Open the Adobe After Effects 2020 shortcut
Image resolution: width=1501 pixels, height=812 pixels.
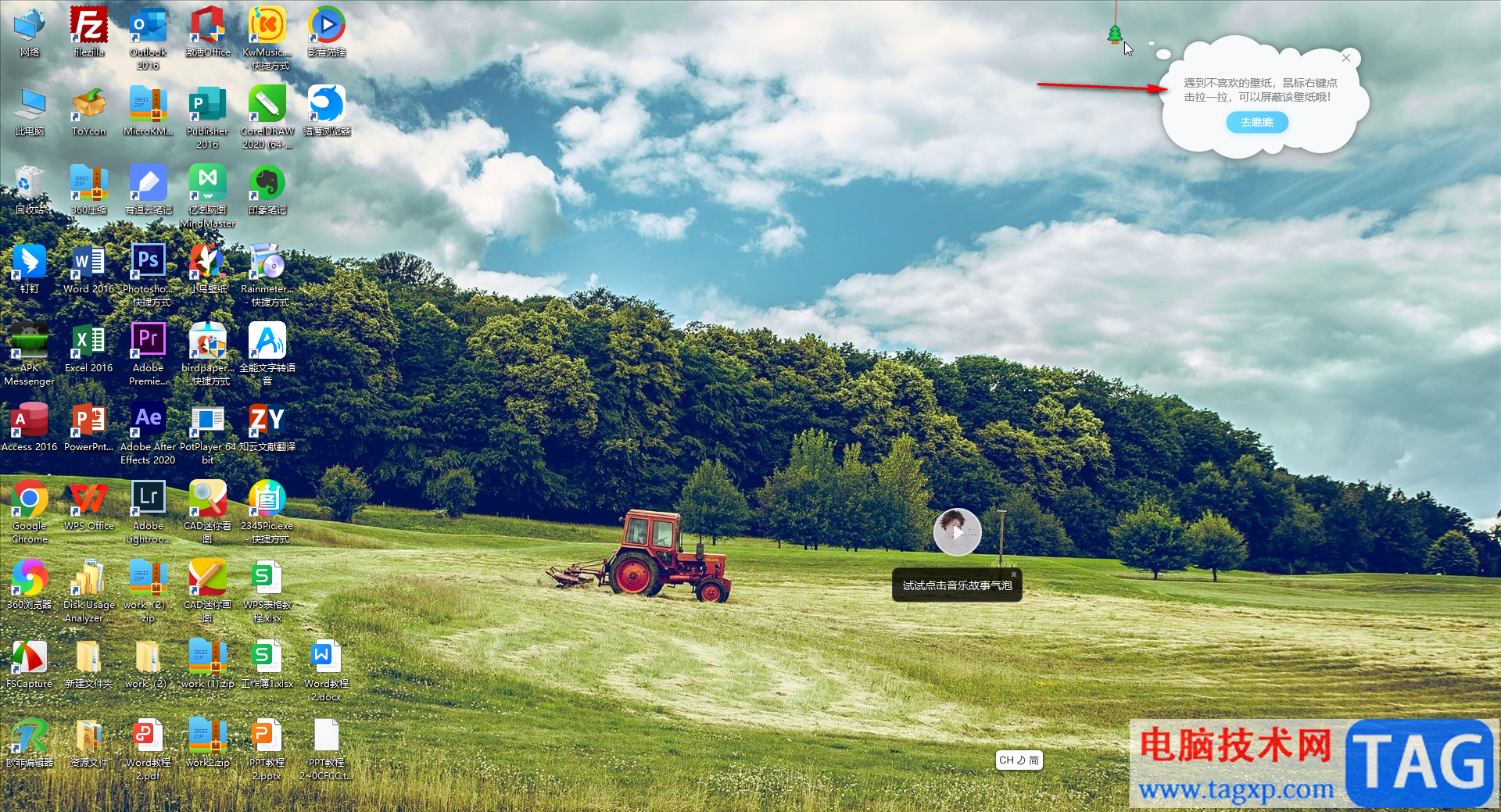tap(149, 421)
